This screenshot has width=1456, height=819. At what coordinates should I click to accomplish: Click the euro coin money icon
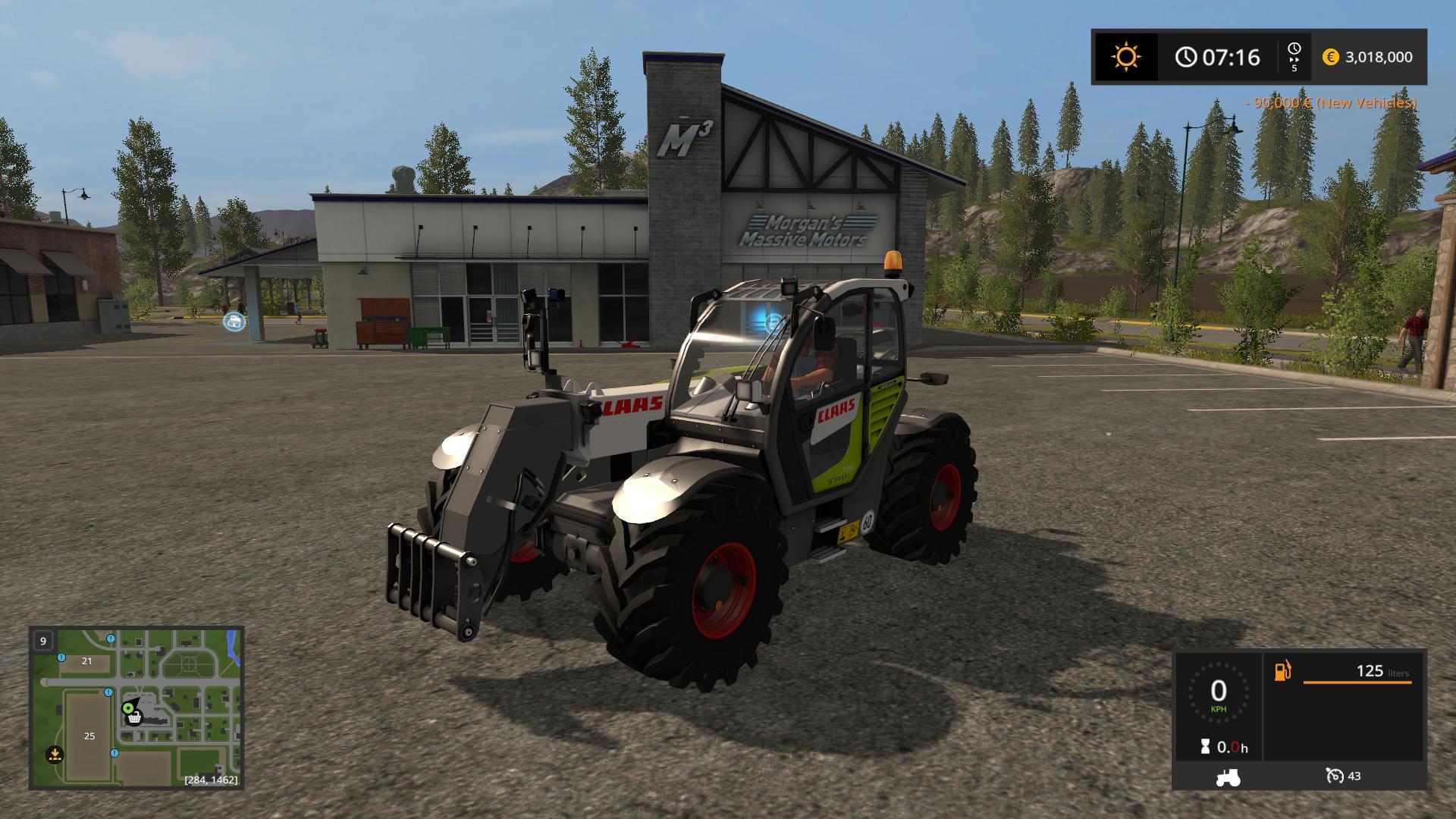pos(1330,57)
